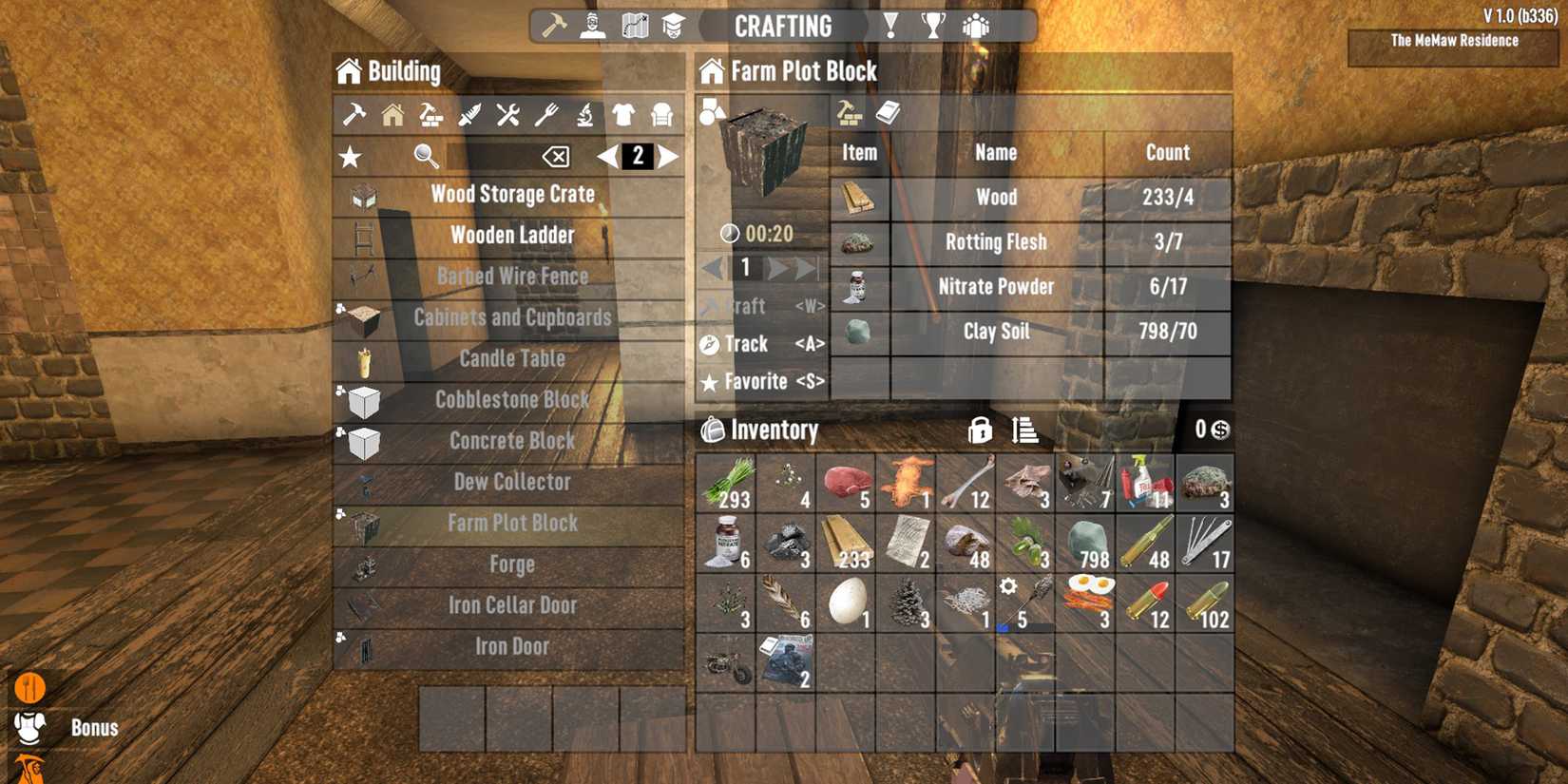The width and height of the screenshot is (1568, 784).
Task: Select the Building category hammer-and-bricks icon
Action: [430, 115]
